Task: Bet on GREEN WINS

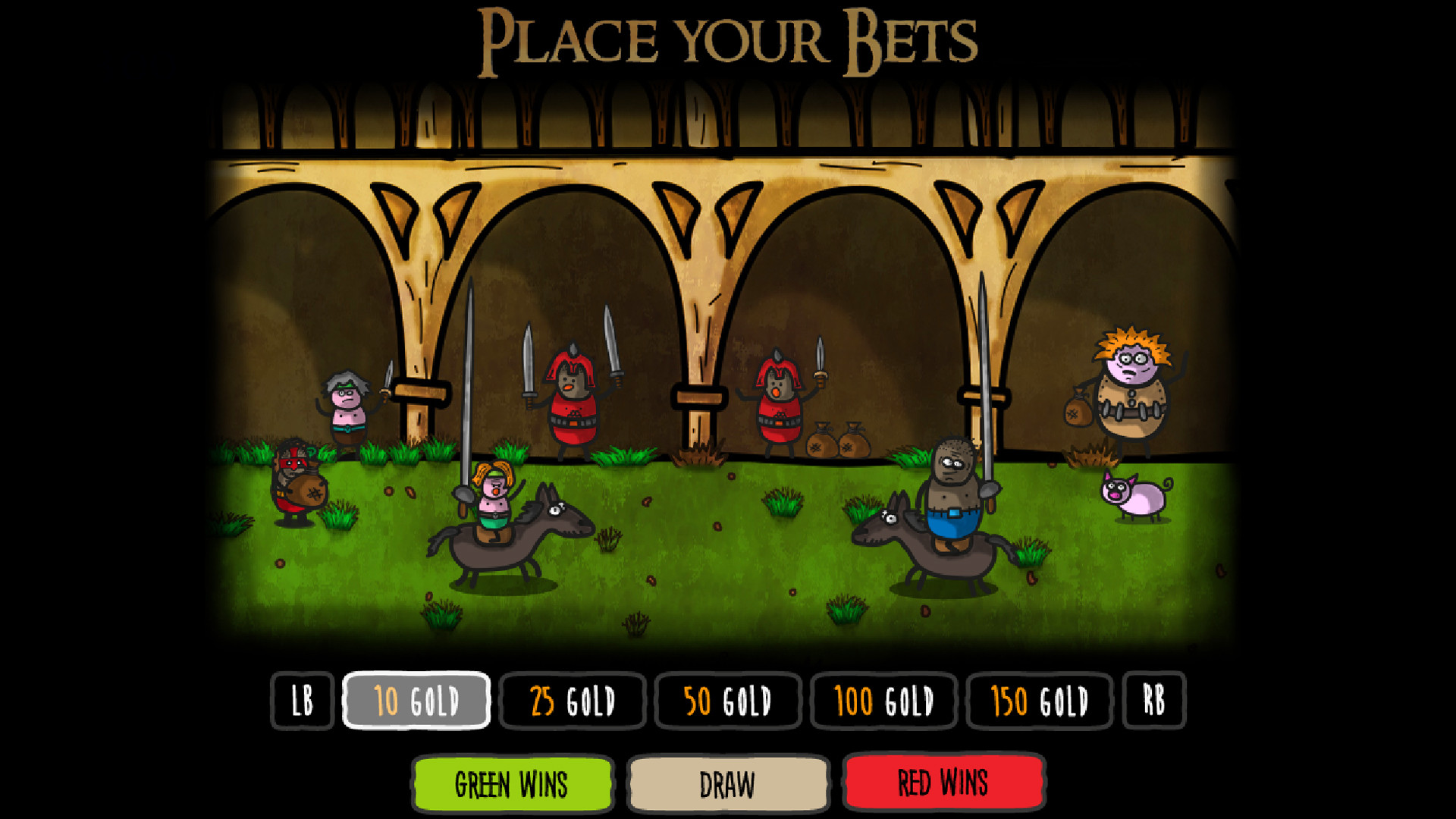Action: (x=511, y=784)
